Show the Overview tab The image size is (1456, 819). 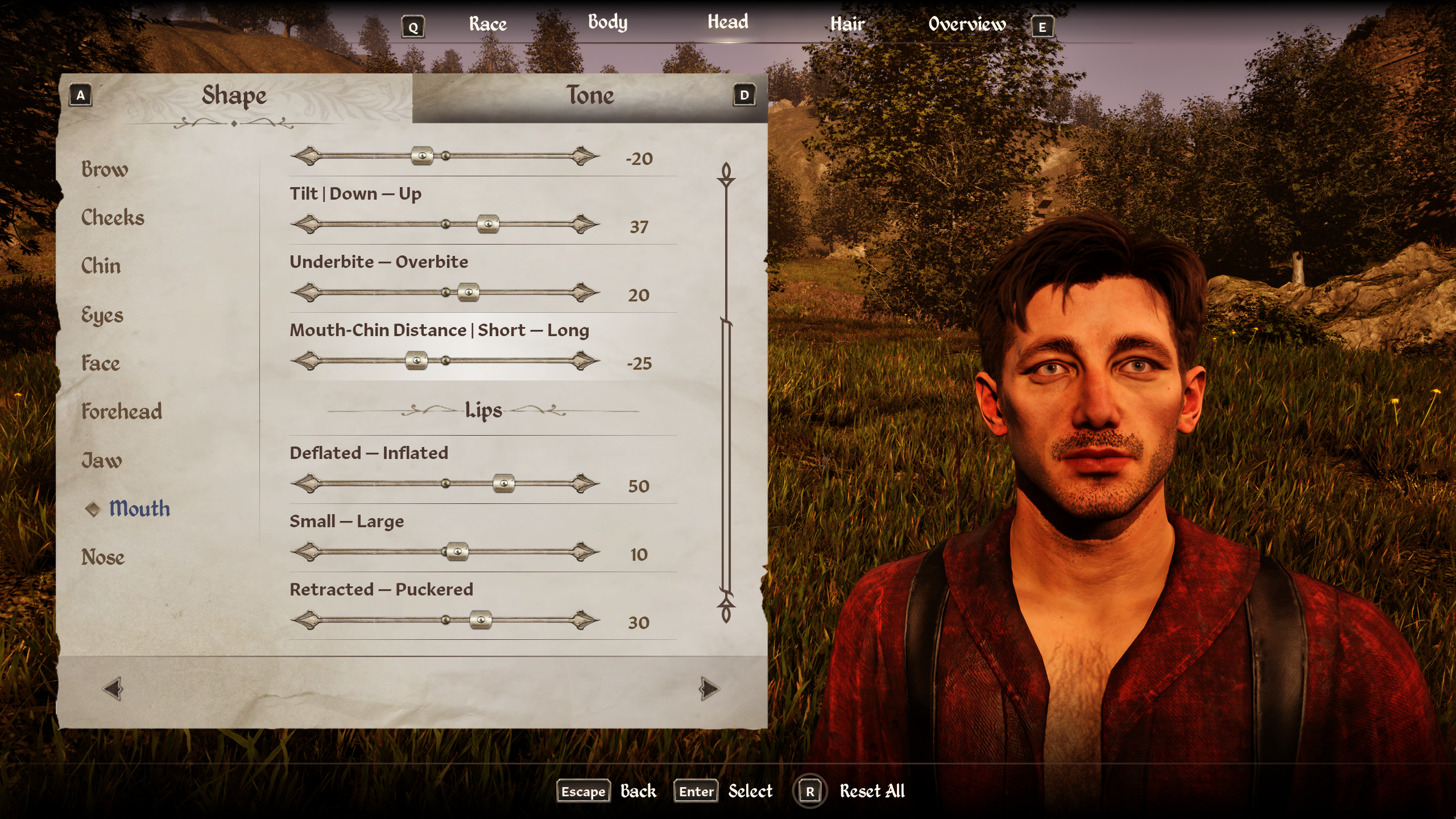[967, 24]
